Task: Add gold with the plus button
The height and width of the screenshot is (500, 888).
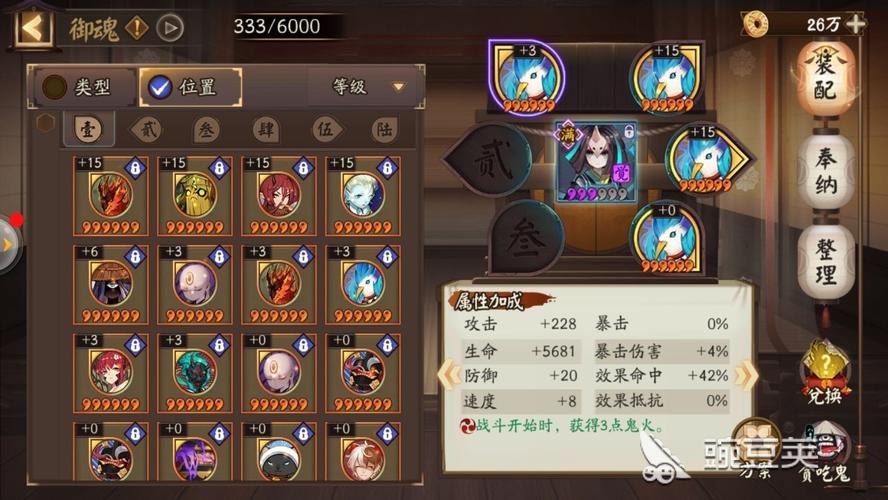Action: tap(856, 23)
